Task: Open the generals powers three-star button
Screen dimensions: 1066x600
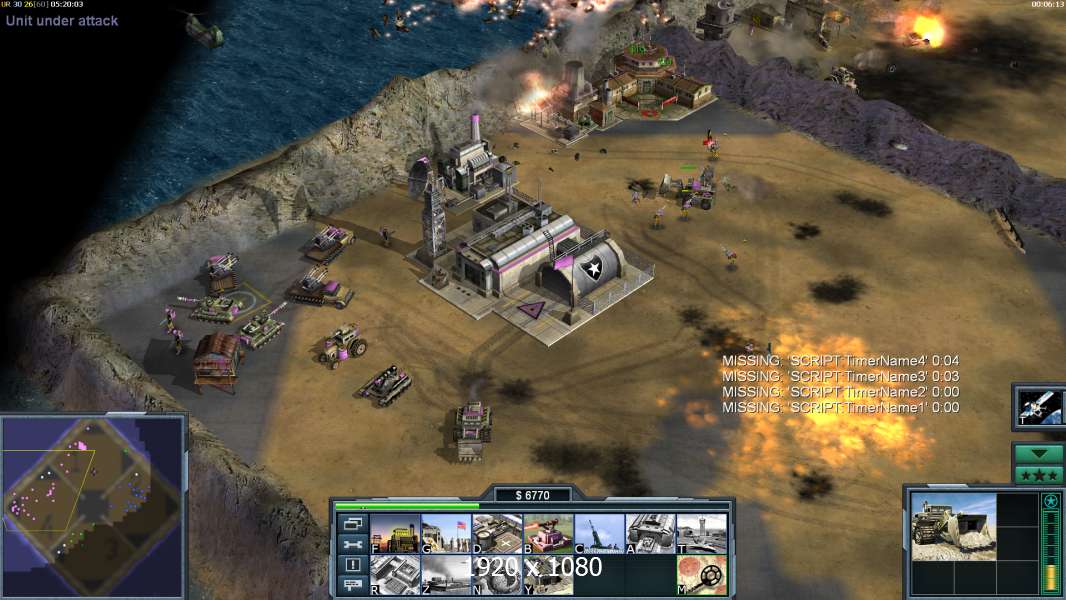Action: (x=1038, y=474)
